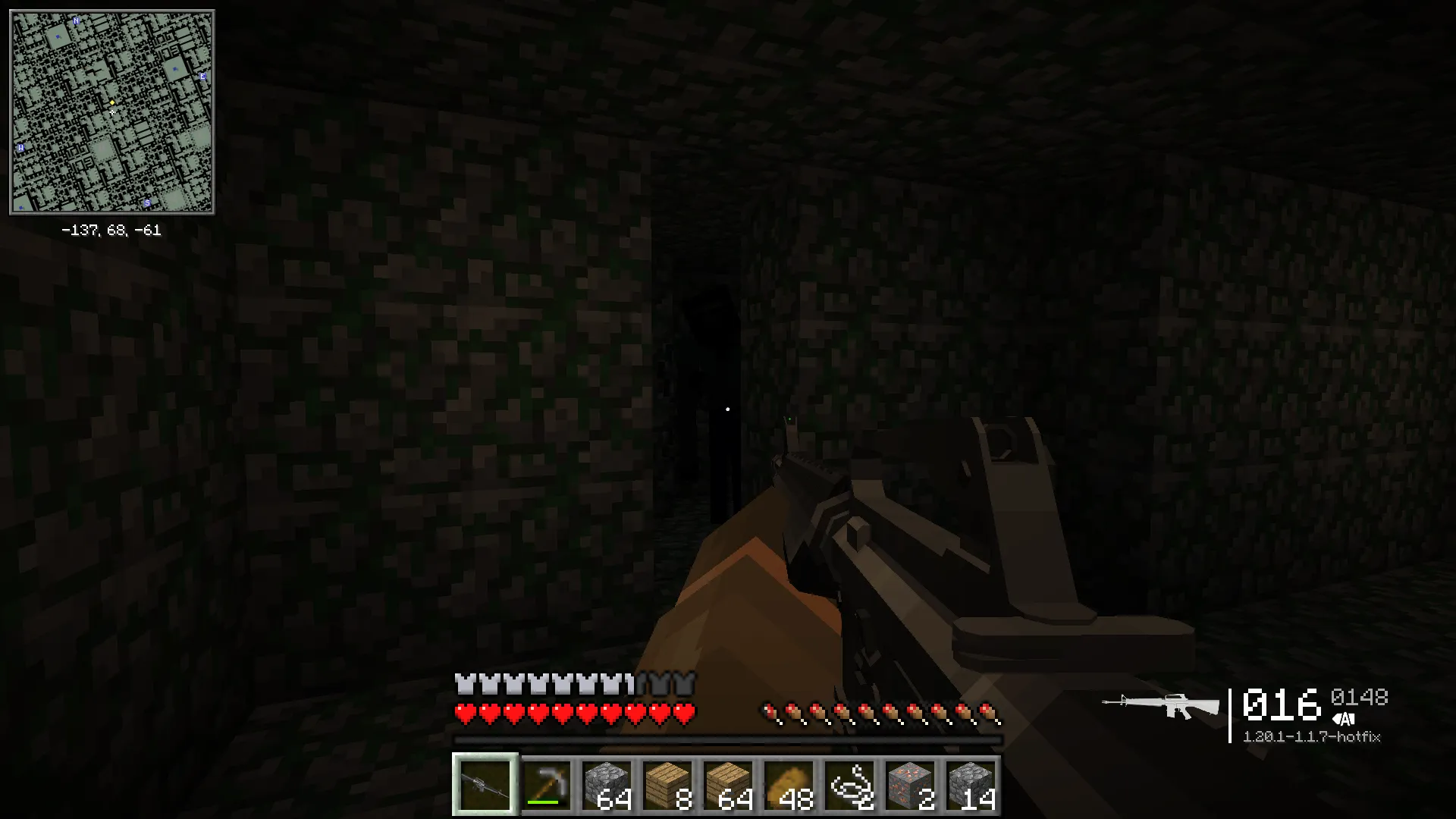Image resolution: width=1456 pixels, height=819 pixels.
Task: Select the golden pickaxe in the hotbar
Action: pyautogui.click(x=547, y=786)
